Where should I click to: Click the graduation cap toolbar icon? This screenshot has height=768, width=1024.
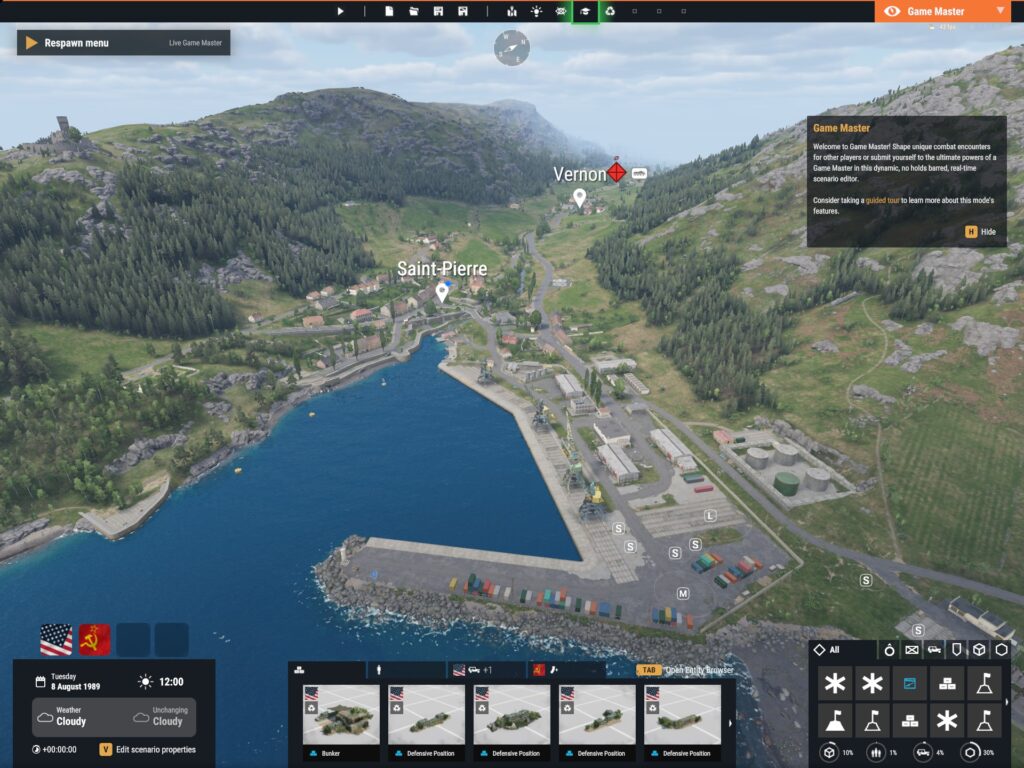pyautogui.click(x=585, y=11)
